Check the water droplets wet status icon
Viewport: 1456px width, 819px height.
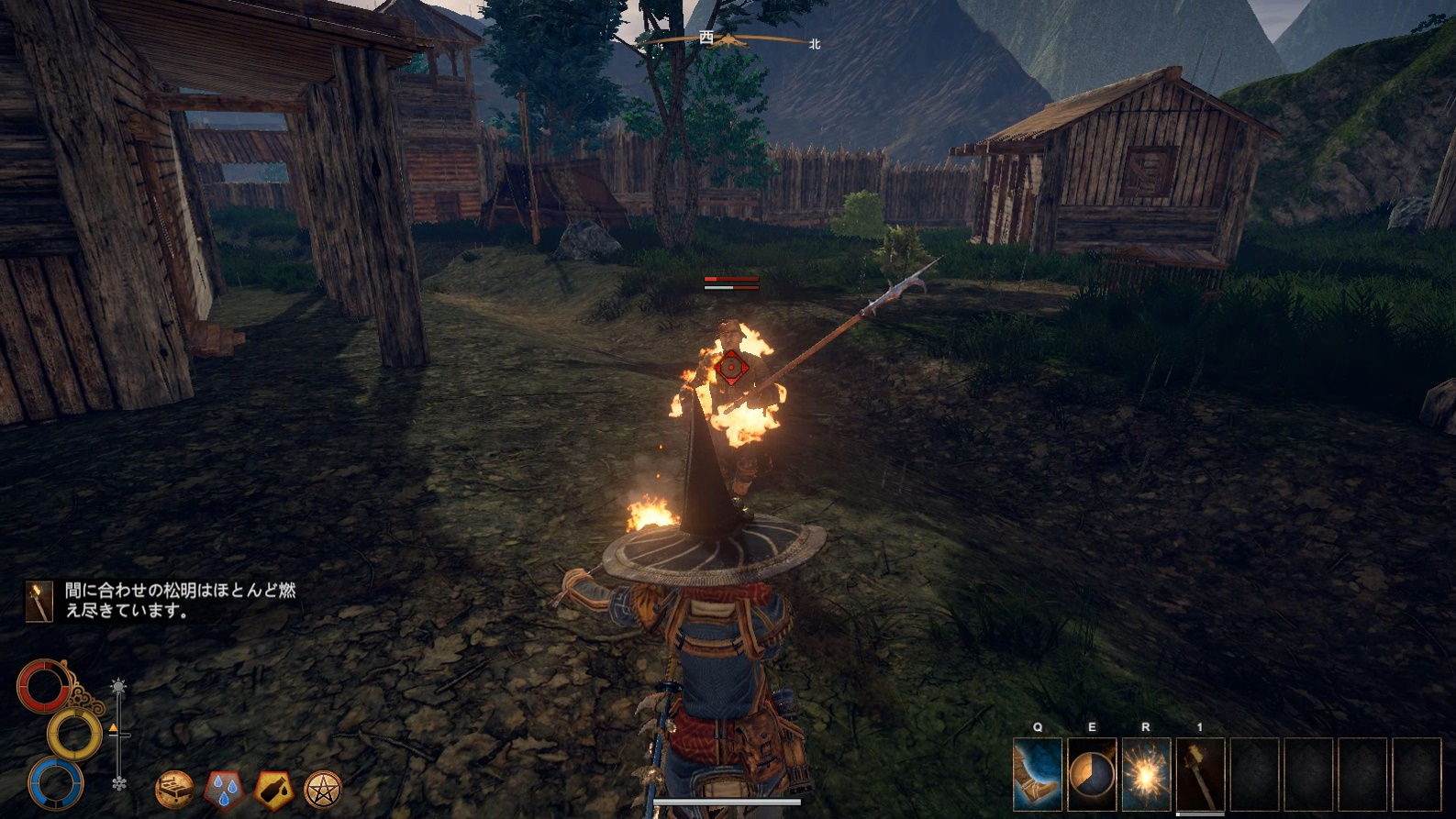coord(224,788)
